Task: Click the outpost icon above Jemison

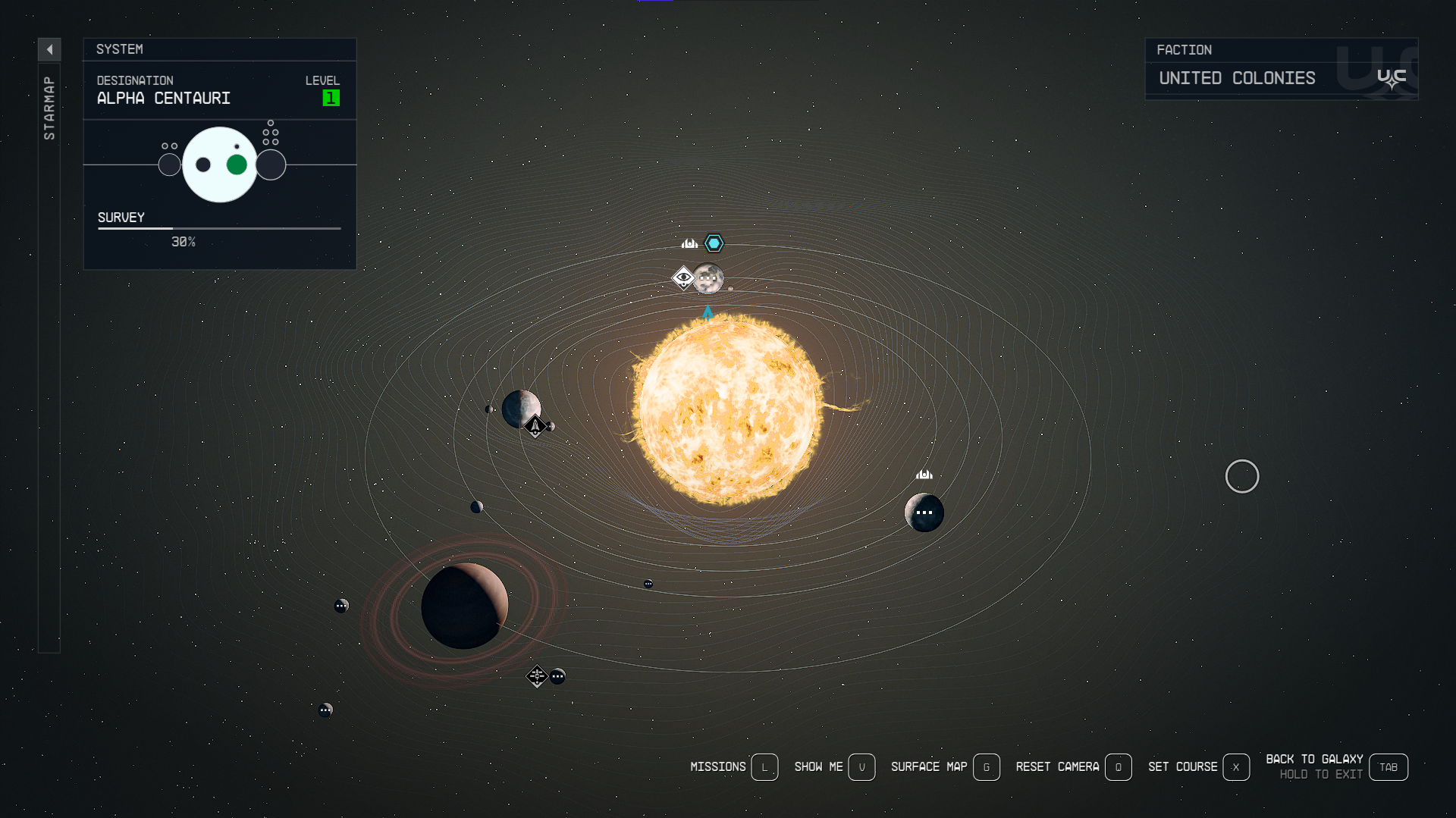Action: [689, 244]
